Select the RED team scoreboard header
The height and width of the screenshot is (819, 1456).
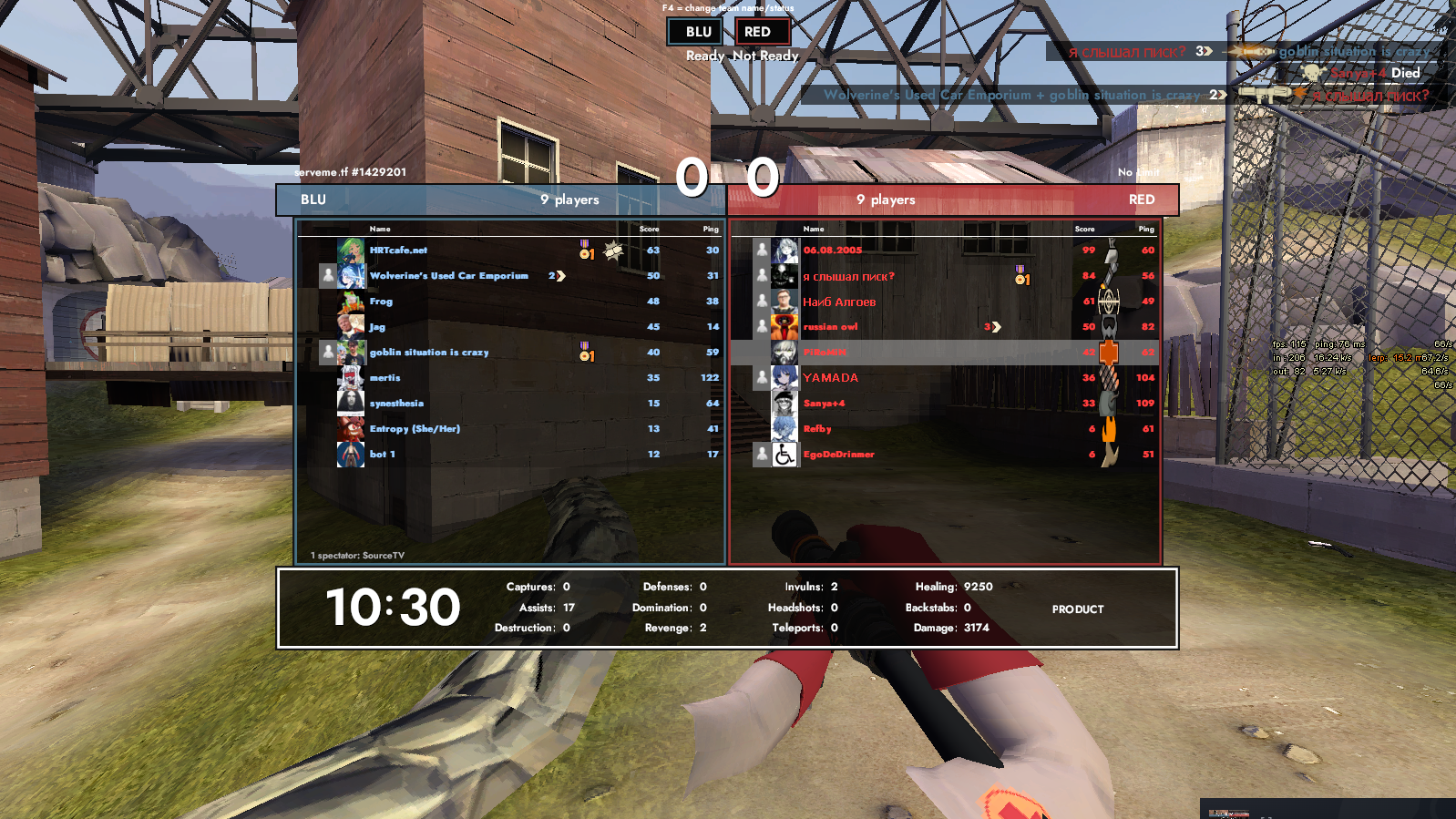[x=954, y=200]
